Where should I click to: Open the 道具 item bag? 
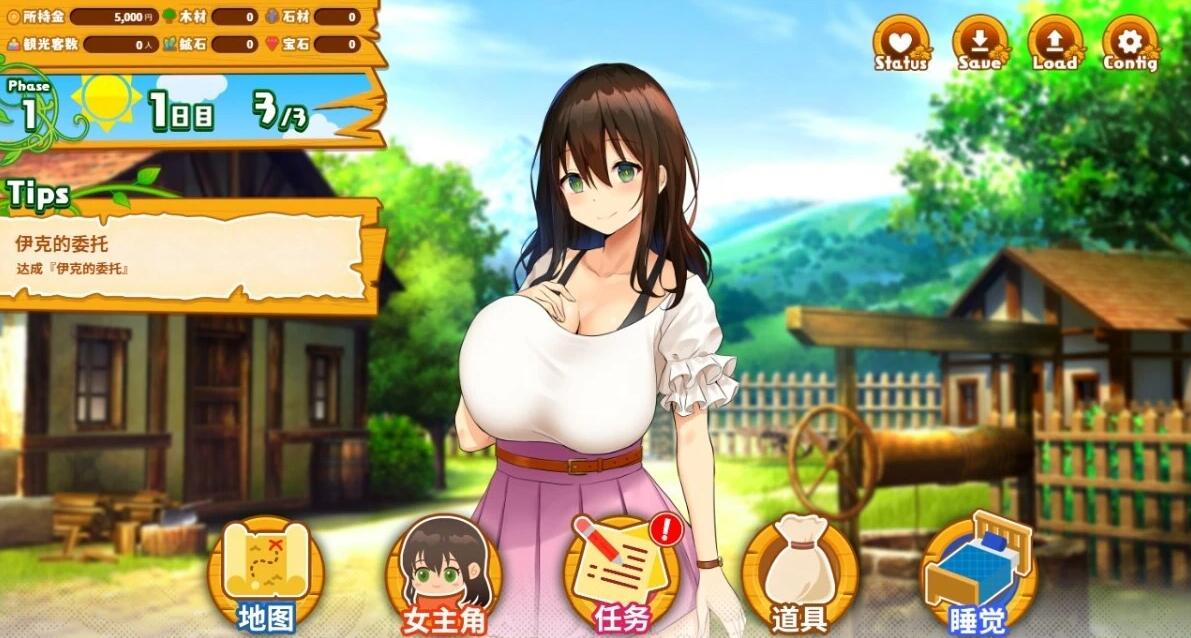pyautogui.click(x=799, y=575)
